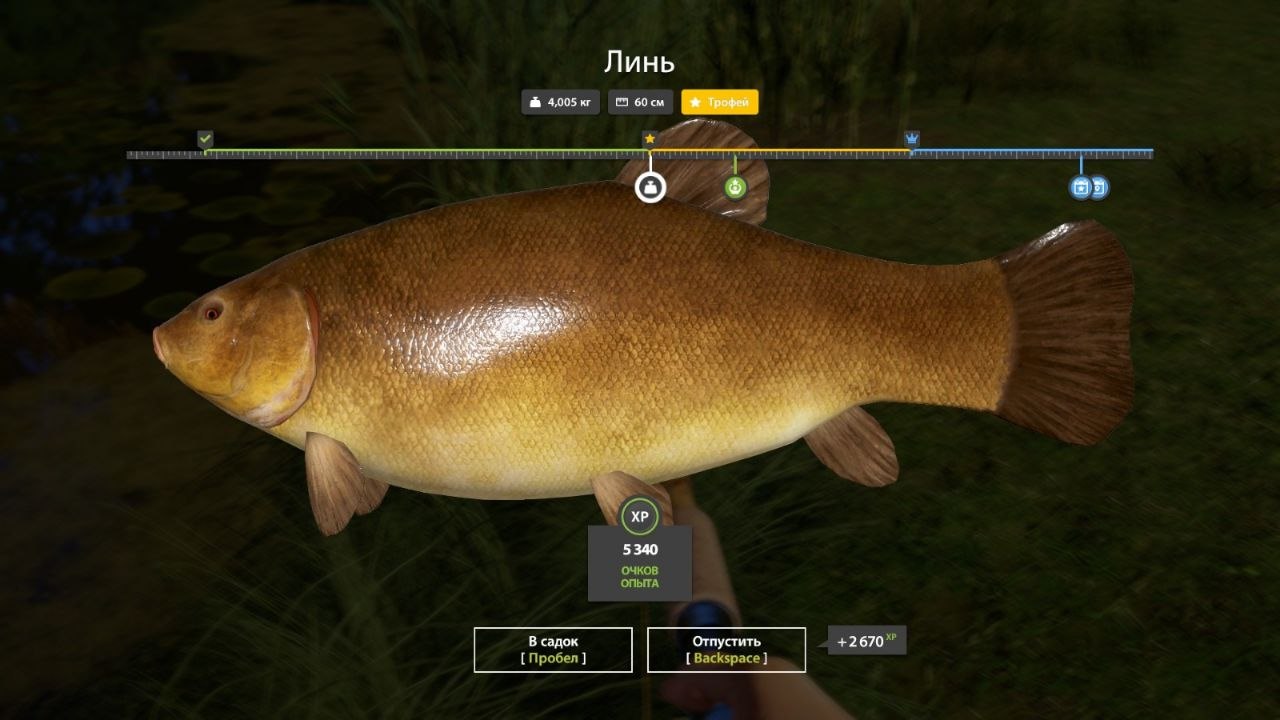The width and height of the screenshot is (1280, 720).
Task: Click the fish name Линь heading
Action: click(640, 60)
